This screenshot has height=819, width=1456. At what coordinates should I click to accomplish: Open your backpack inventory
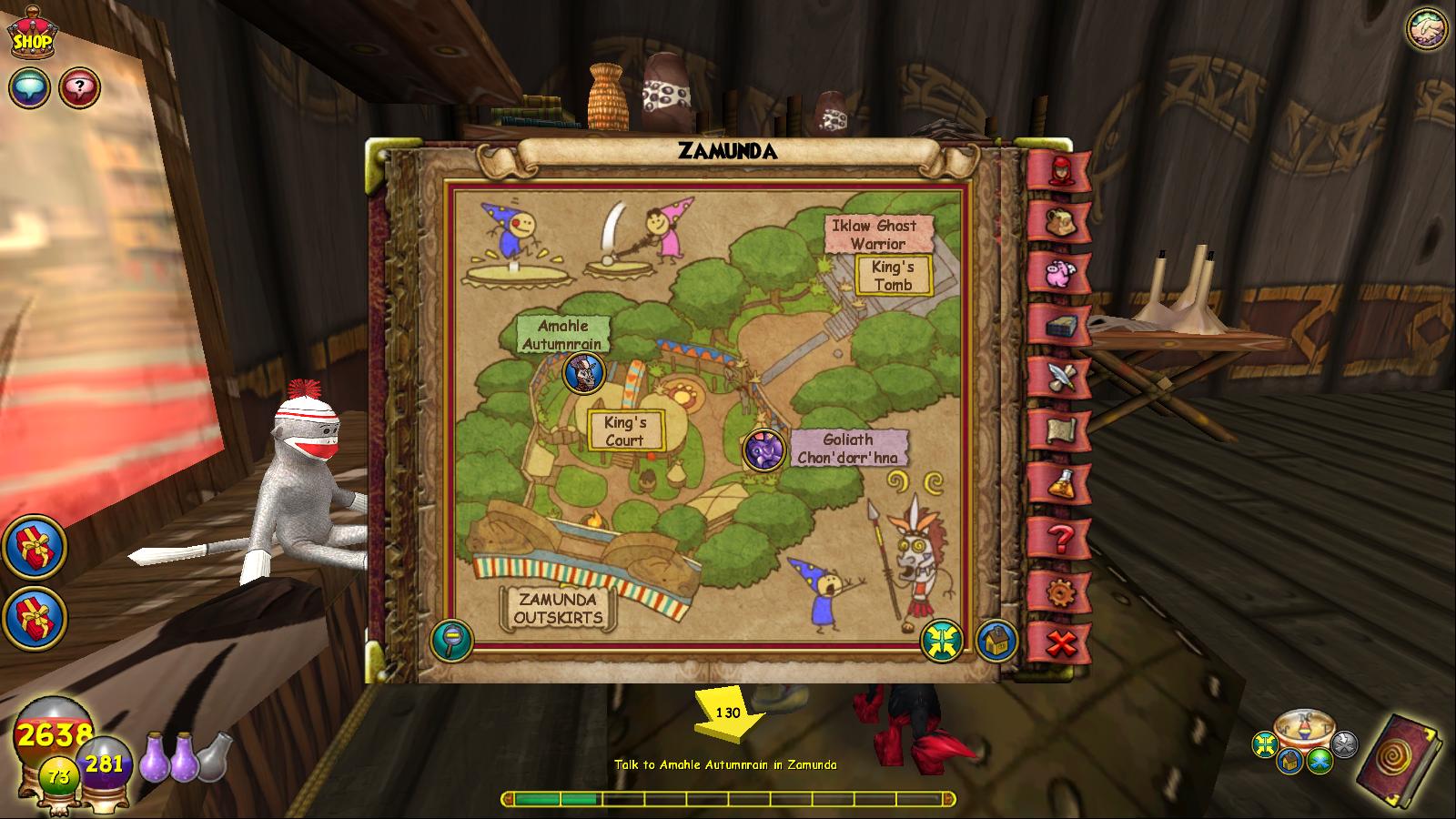coord(1058,224)
